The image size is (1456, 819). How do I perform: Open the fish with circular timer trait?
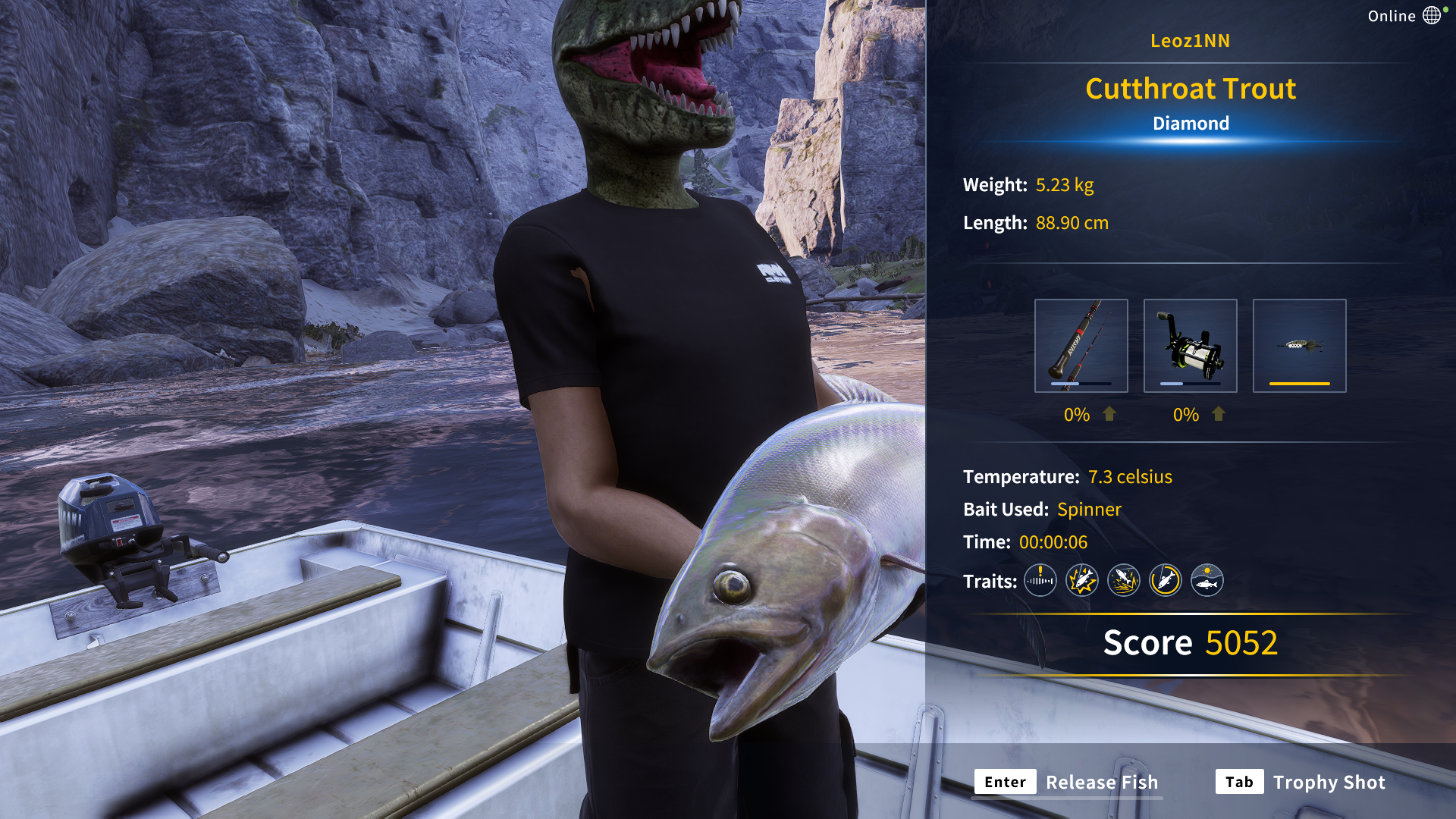click(x=1165, y=581)
